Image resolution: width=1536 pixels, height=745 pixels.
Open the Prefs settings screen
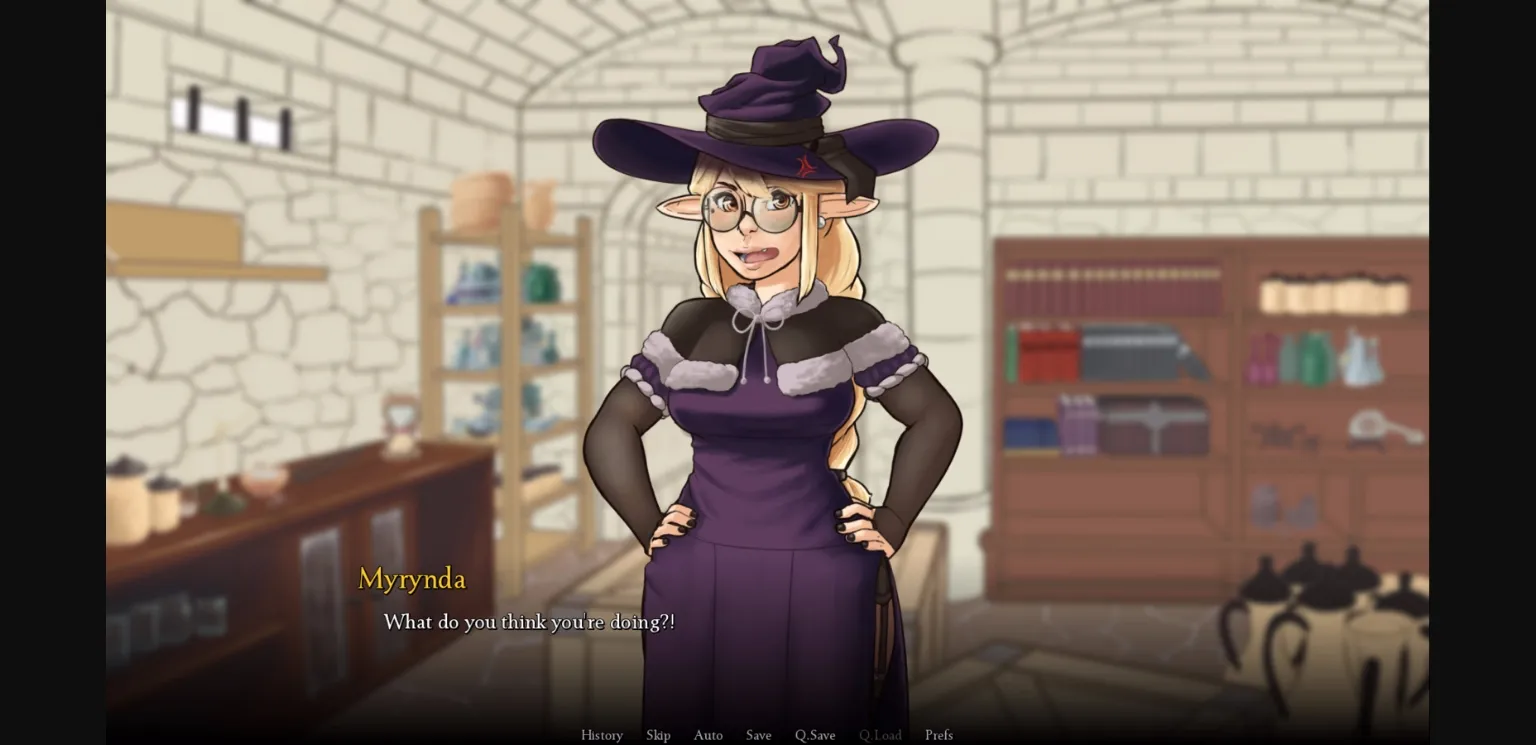tap(938, 735)
